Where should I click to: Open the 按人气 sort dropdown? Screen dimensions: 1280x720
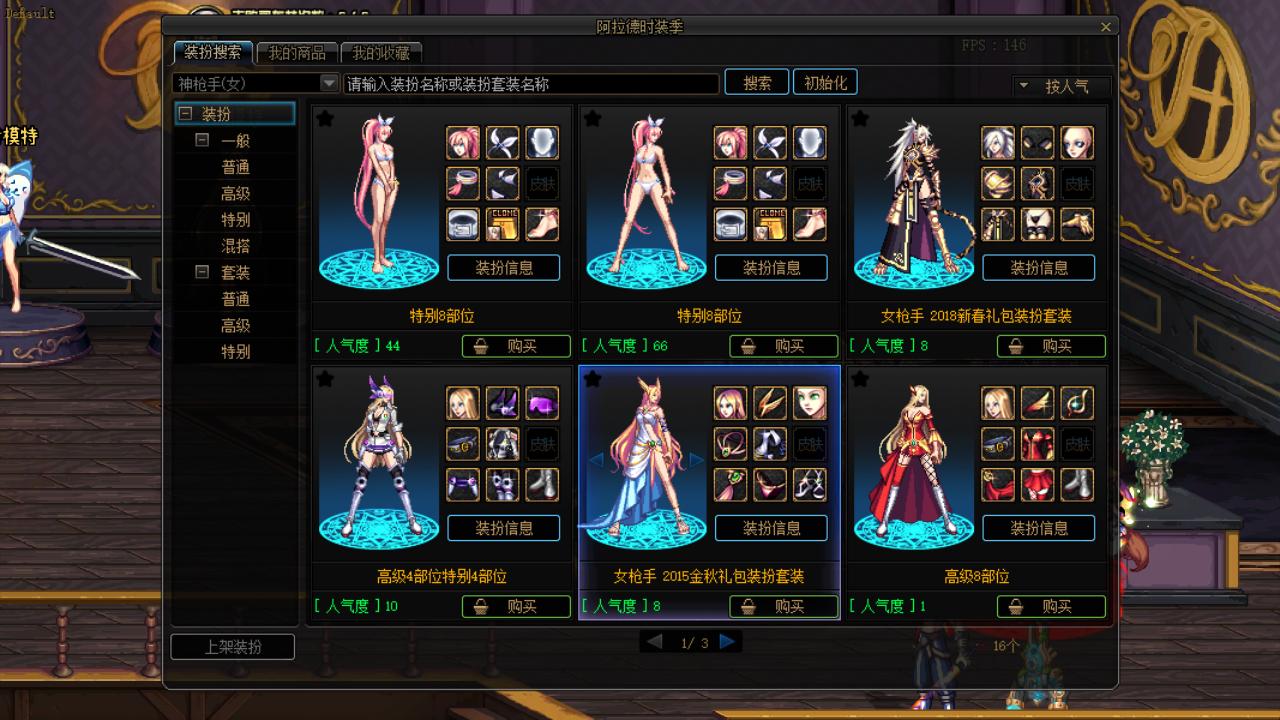1060,86
